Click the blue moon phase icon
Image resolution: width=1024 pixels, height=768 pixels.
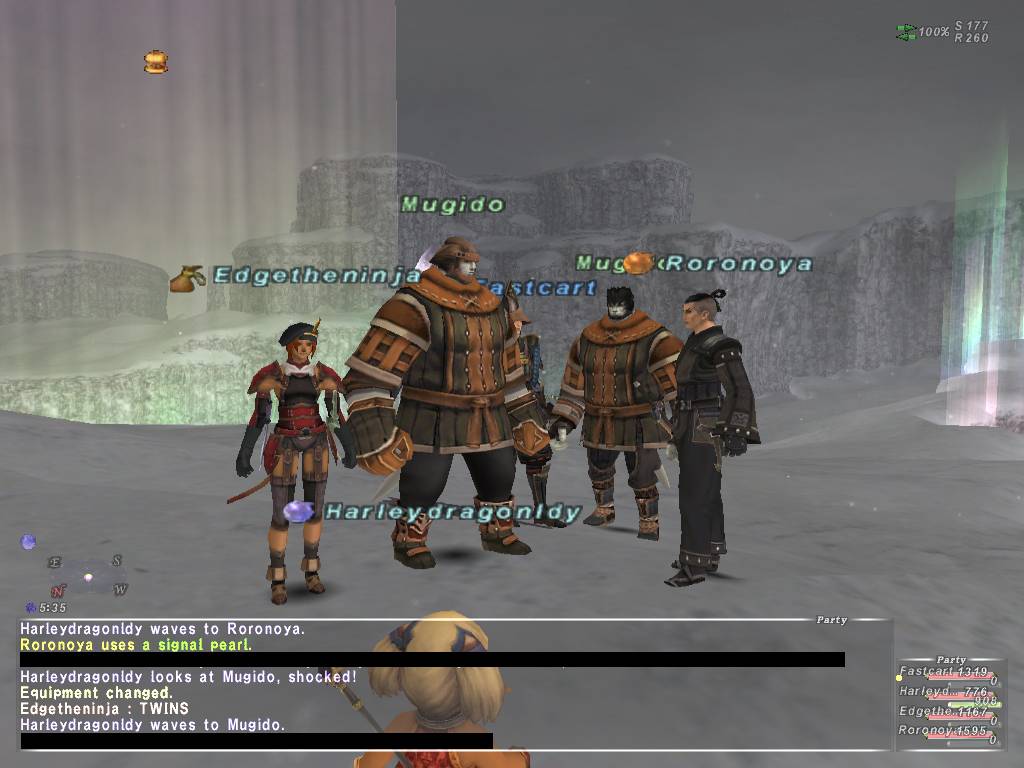pyautogui.click(x=29, y=542)
